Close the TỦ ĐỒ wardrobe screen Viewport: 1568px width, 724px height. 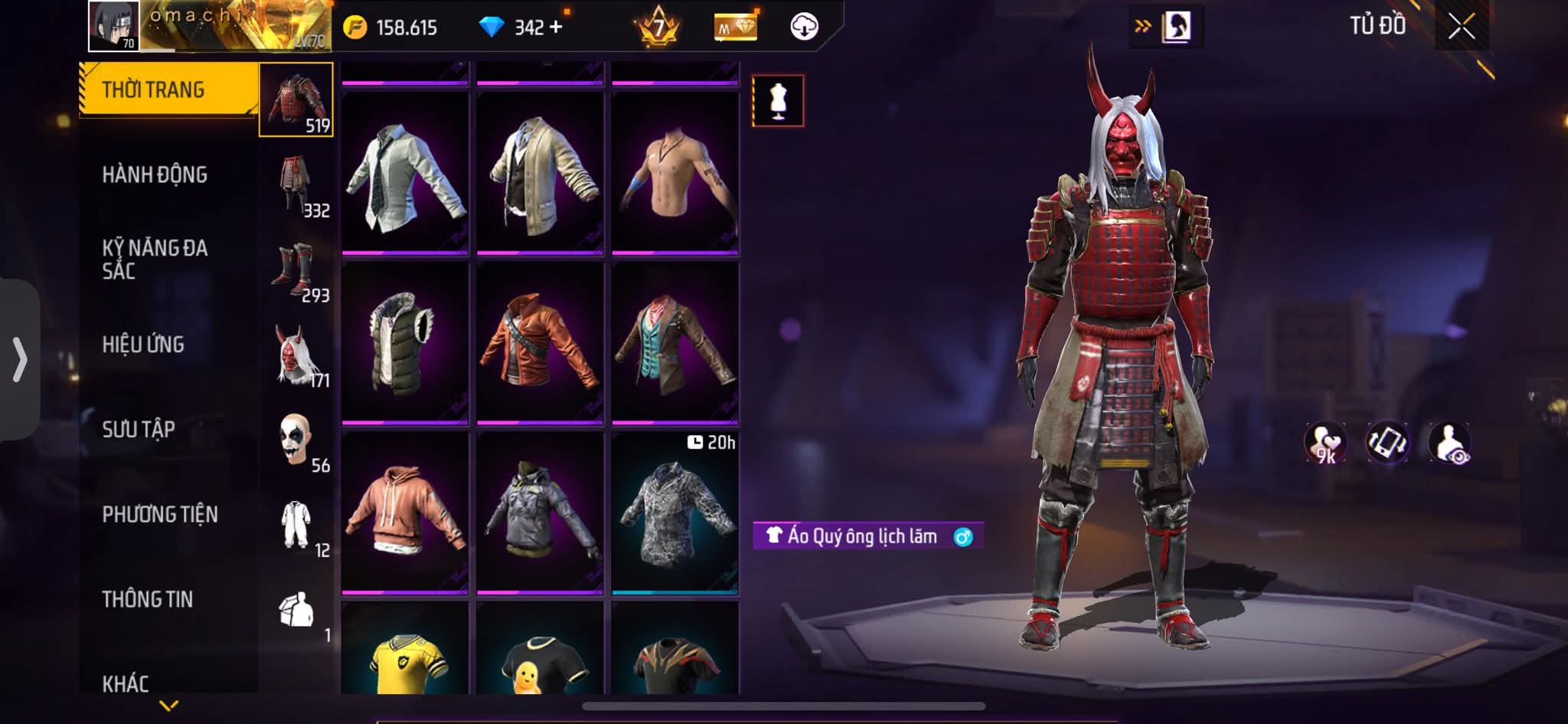pos(1461,28)
